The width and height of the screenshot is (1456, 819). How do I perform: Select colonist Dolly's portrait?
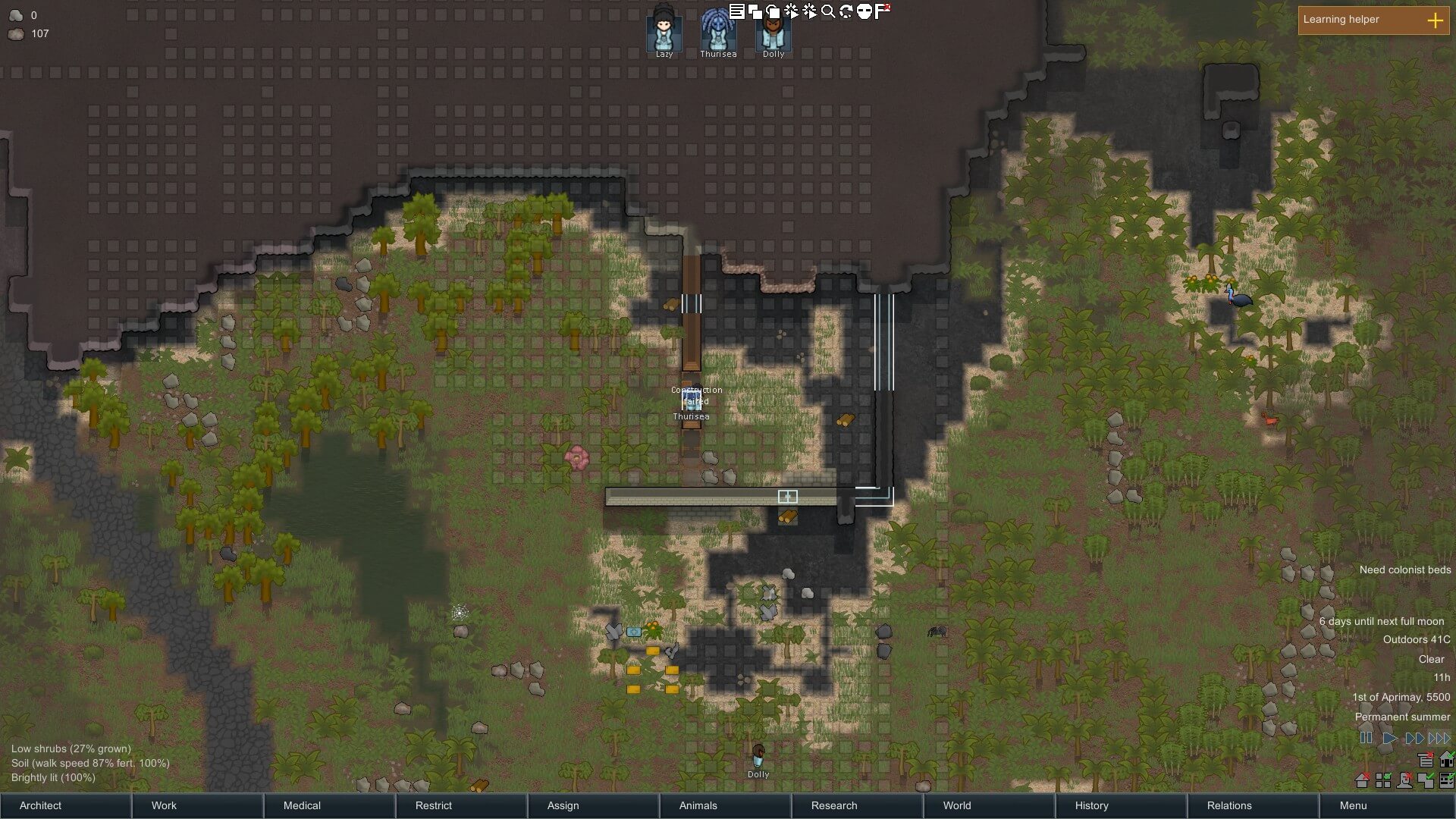(x=773, y=32)
